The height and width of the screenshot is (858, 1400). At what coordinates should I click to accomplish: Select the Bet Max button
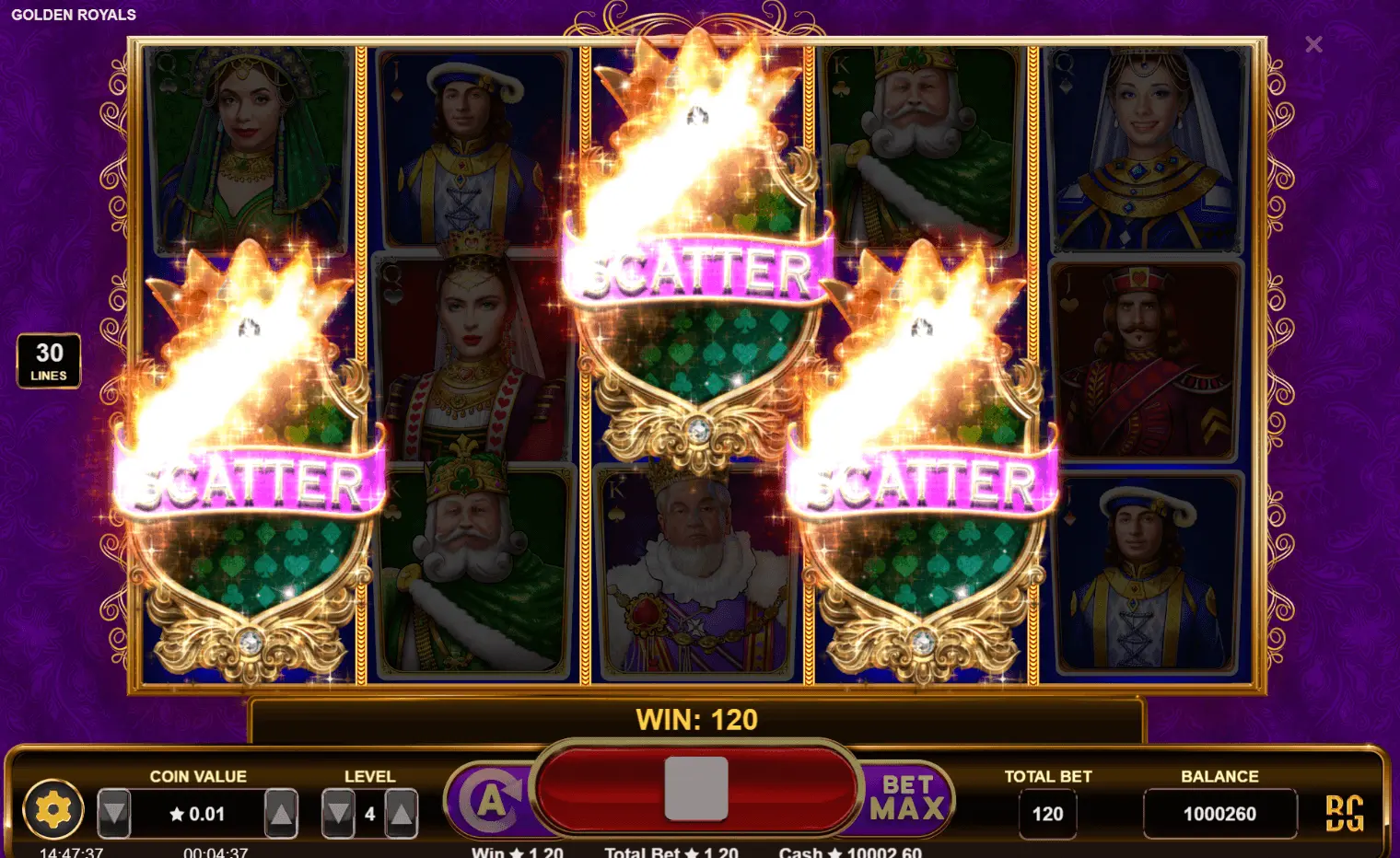coord(907,797)
